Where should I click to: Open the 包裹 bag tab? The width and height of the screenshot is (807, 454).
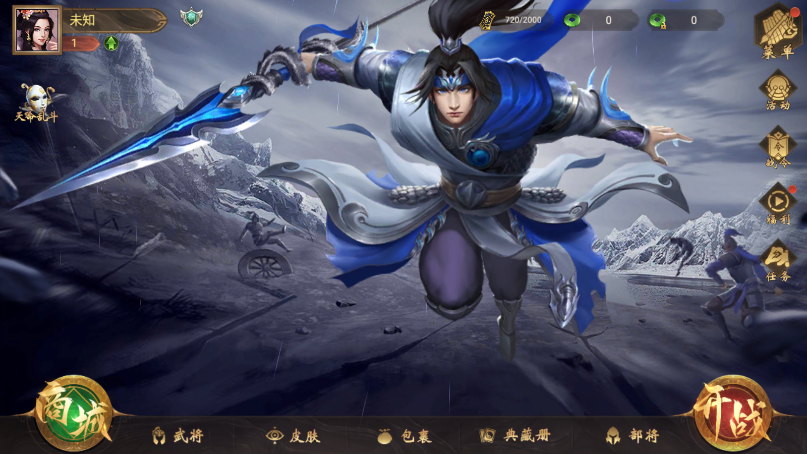pos(403,436)
